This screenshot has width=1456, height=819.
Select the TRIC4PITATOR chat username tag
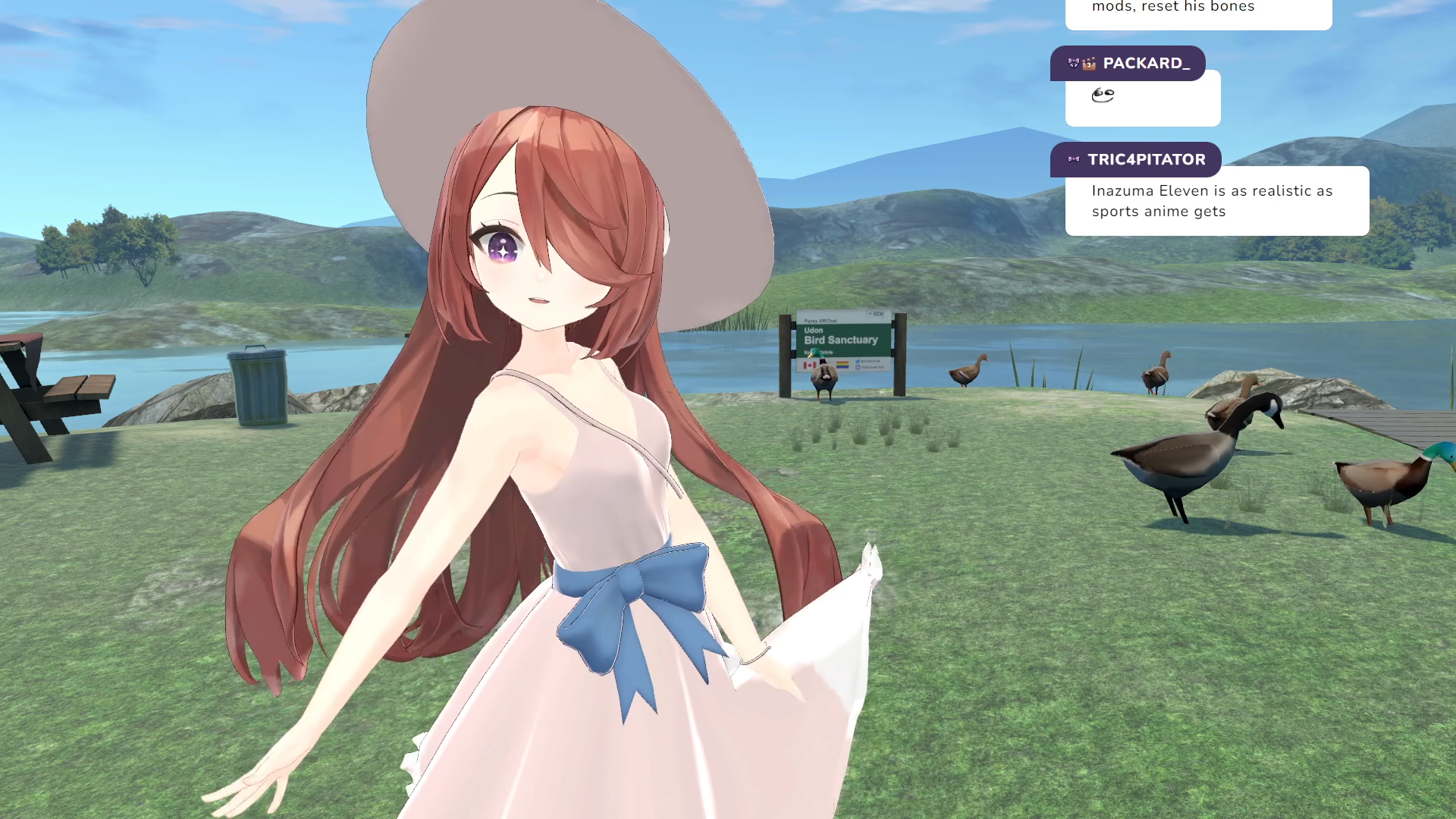pos(1135,160)
